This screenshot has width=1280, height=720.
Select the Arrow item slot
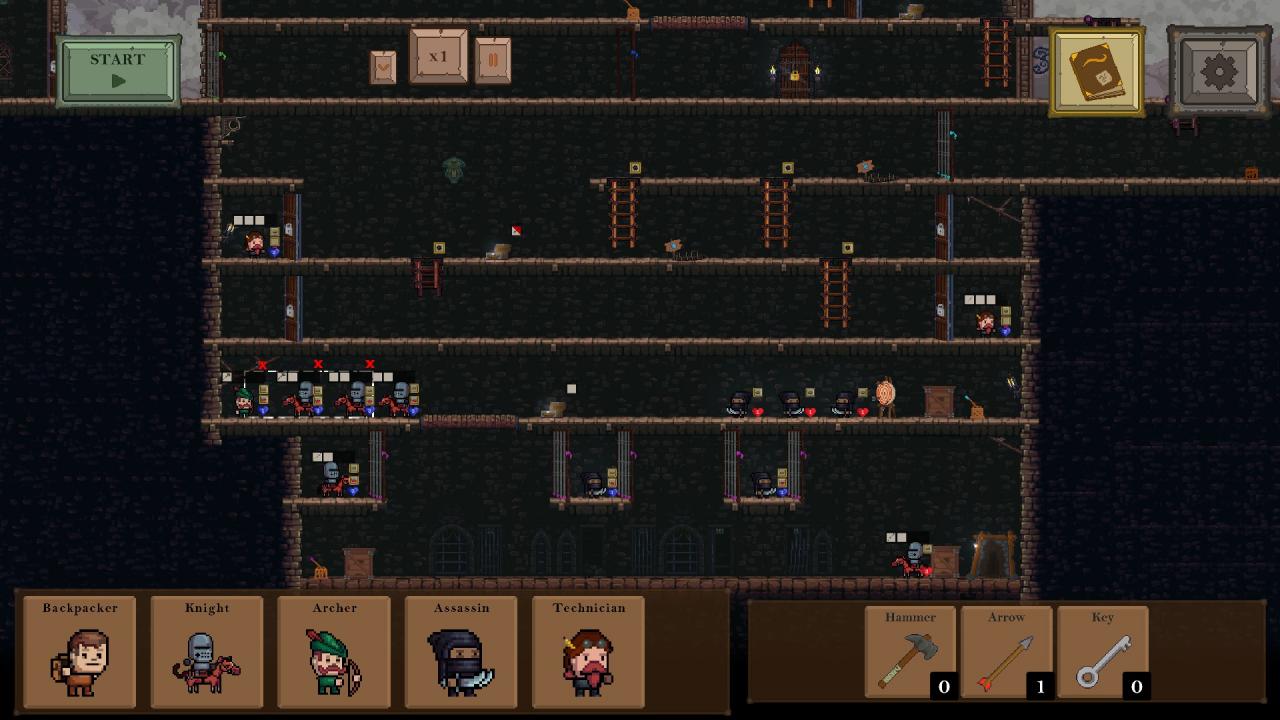(x=1006, y=652)
